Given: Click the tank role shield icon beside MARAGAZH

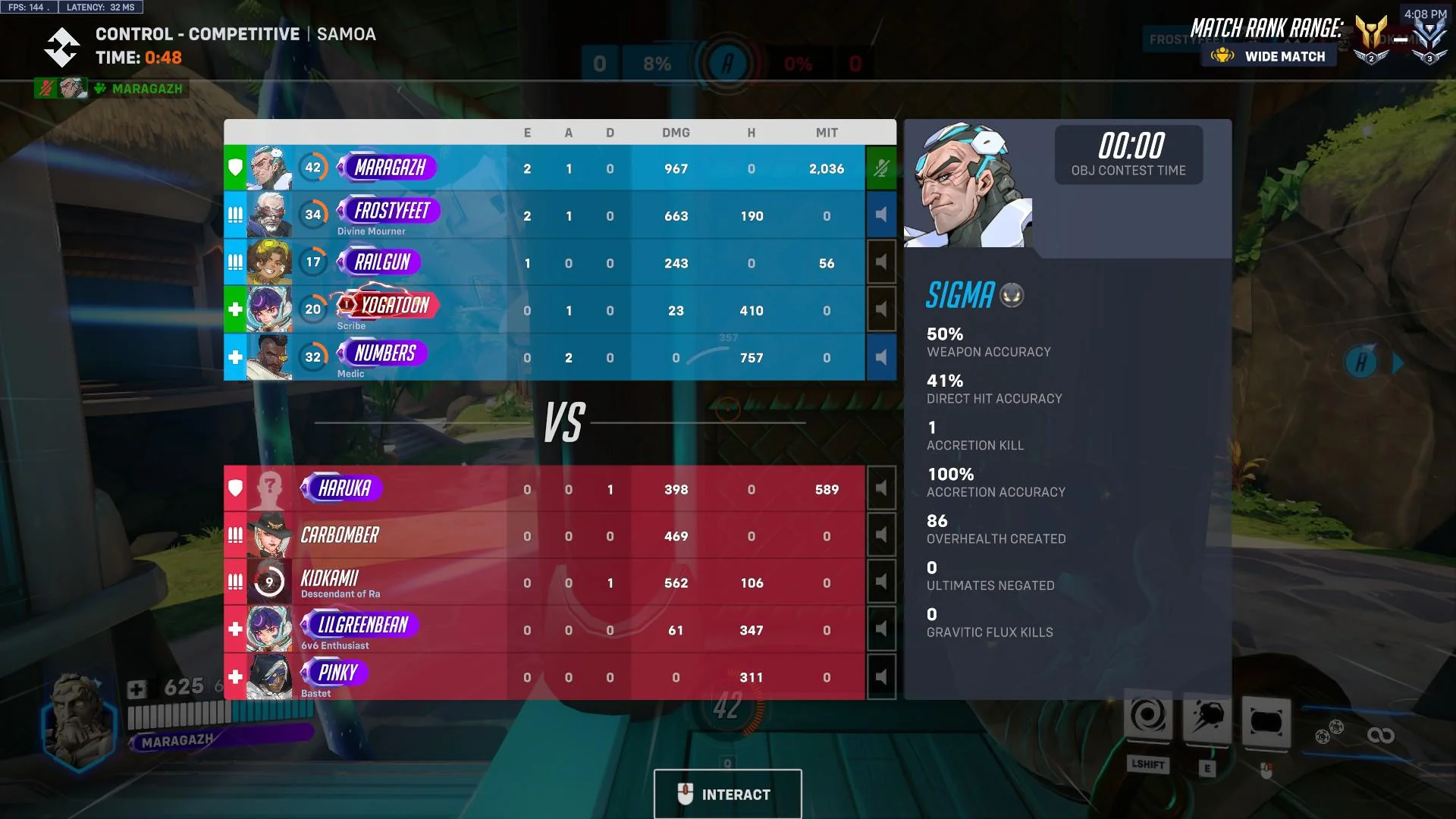Looking at the screenshot, I should click(235, 168).
